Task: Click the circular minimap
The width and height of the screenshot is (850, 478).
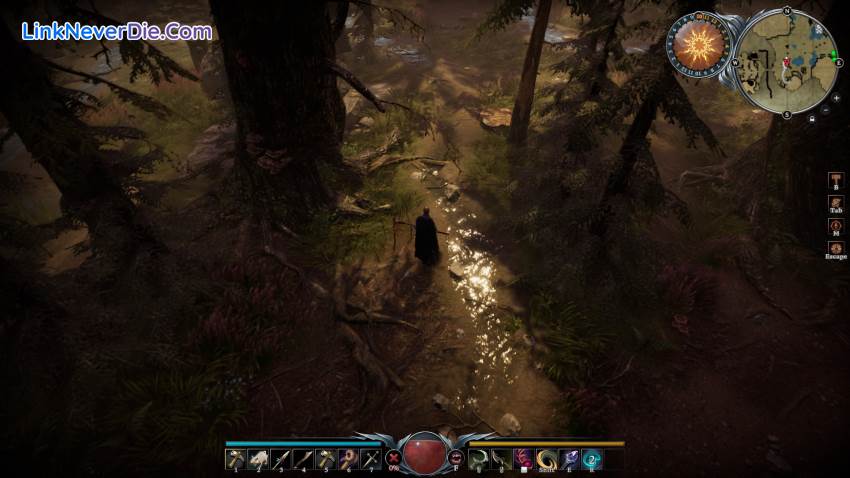Action: tap(787, 61)
